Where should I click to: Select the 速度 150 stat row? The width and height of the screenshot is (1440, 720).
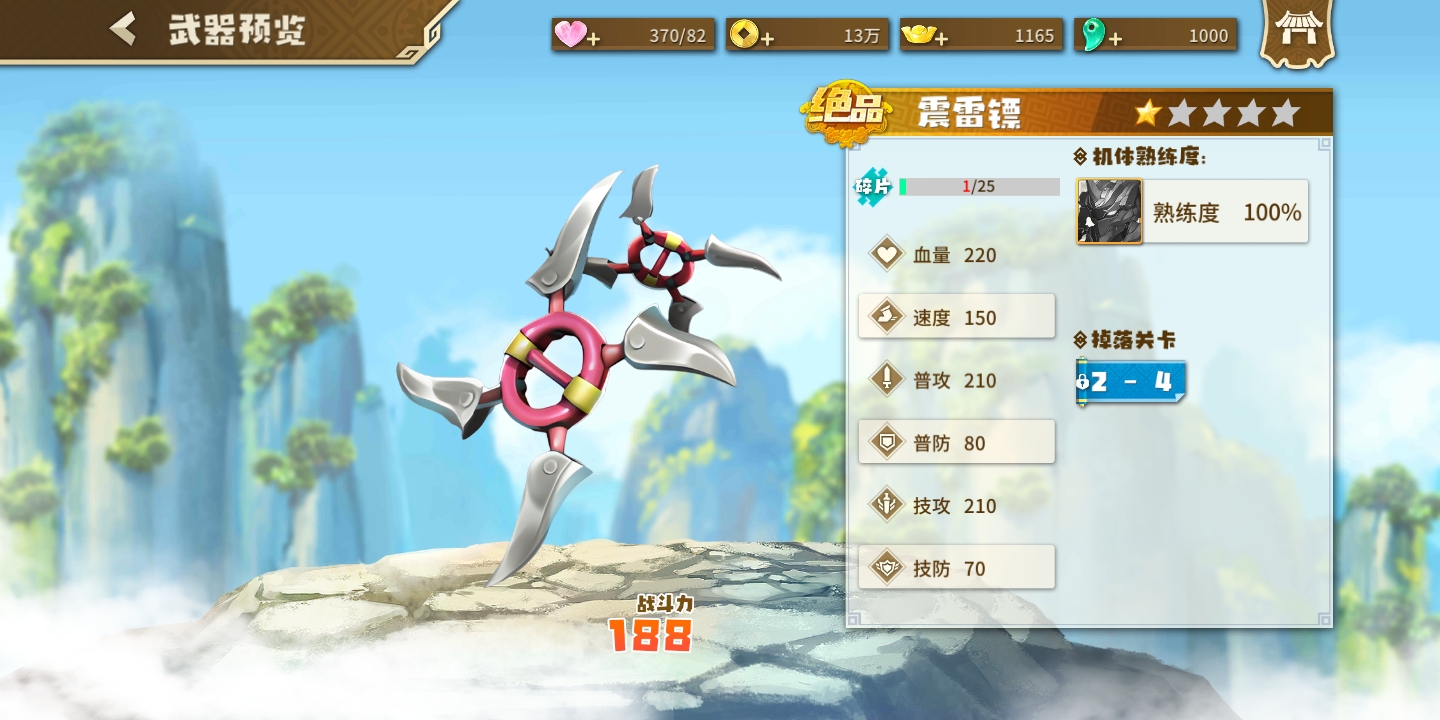coord(957,317)
